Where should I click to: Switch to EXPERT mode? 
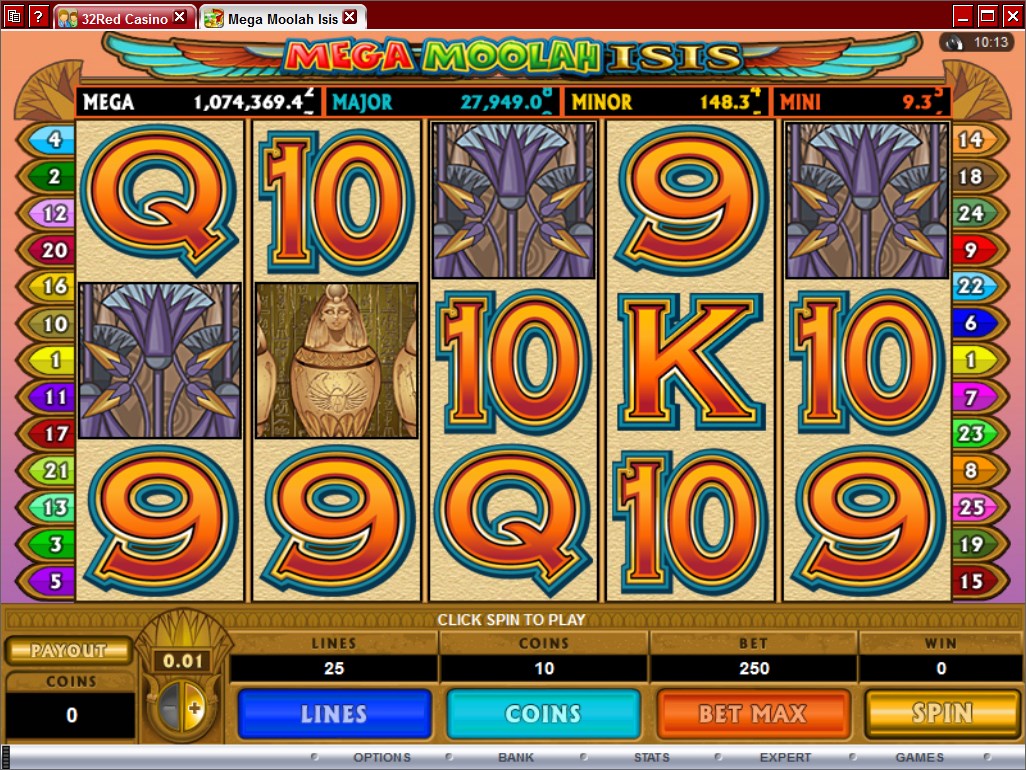[785, 757]
